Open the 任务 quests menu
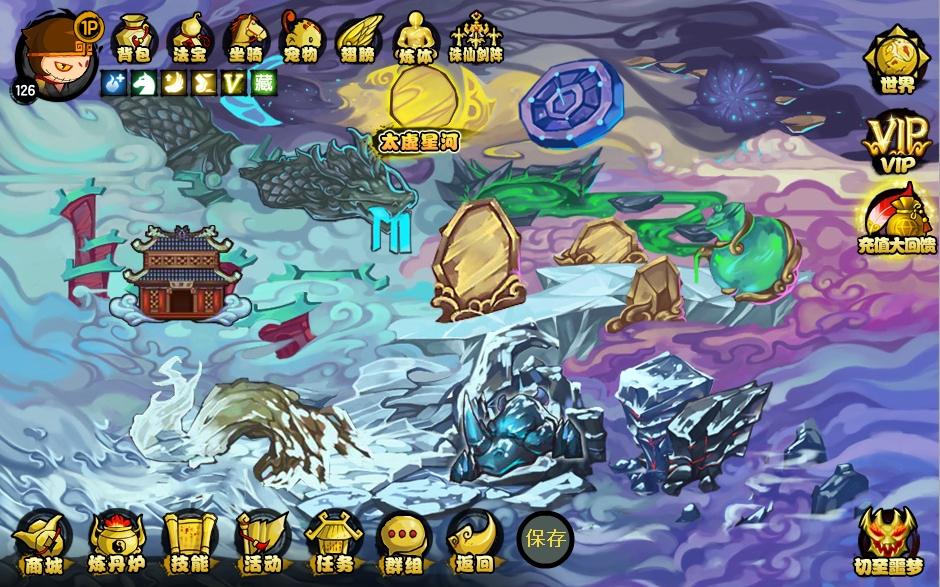940x587 pixels. (334, 542)
